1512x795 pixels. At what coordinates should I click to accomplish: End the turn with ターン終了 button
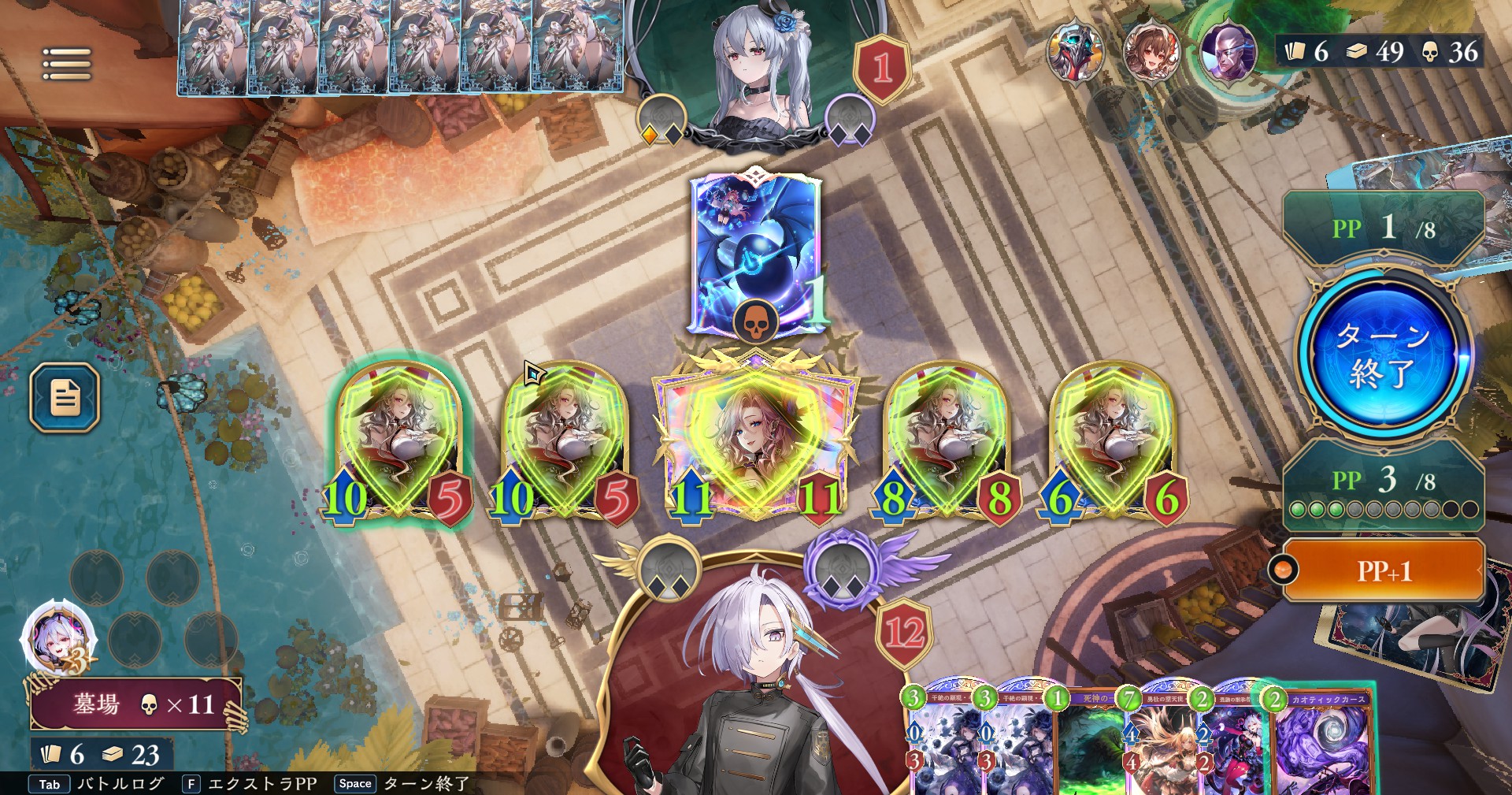pos(1384,355)
